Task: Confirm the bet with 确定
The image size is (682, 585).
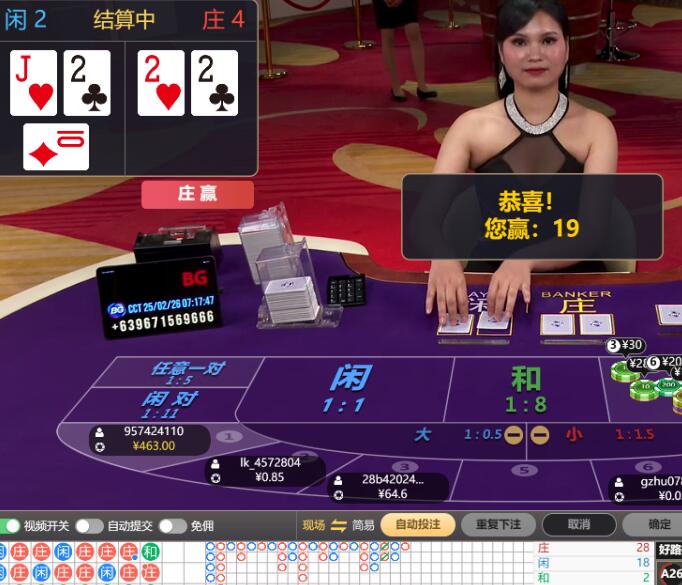Action: (658, 525)
